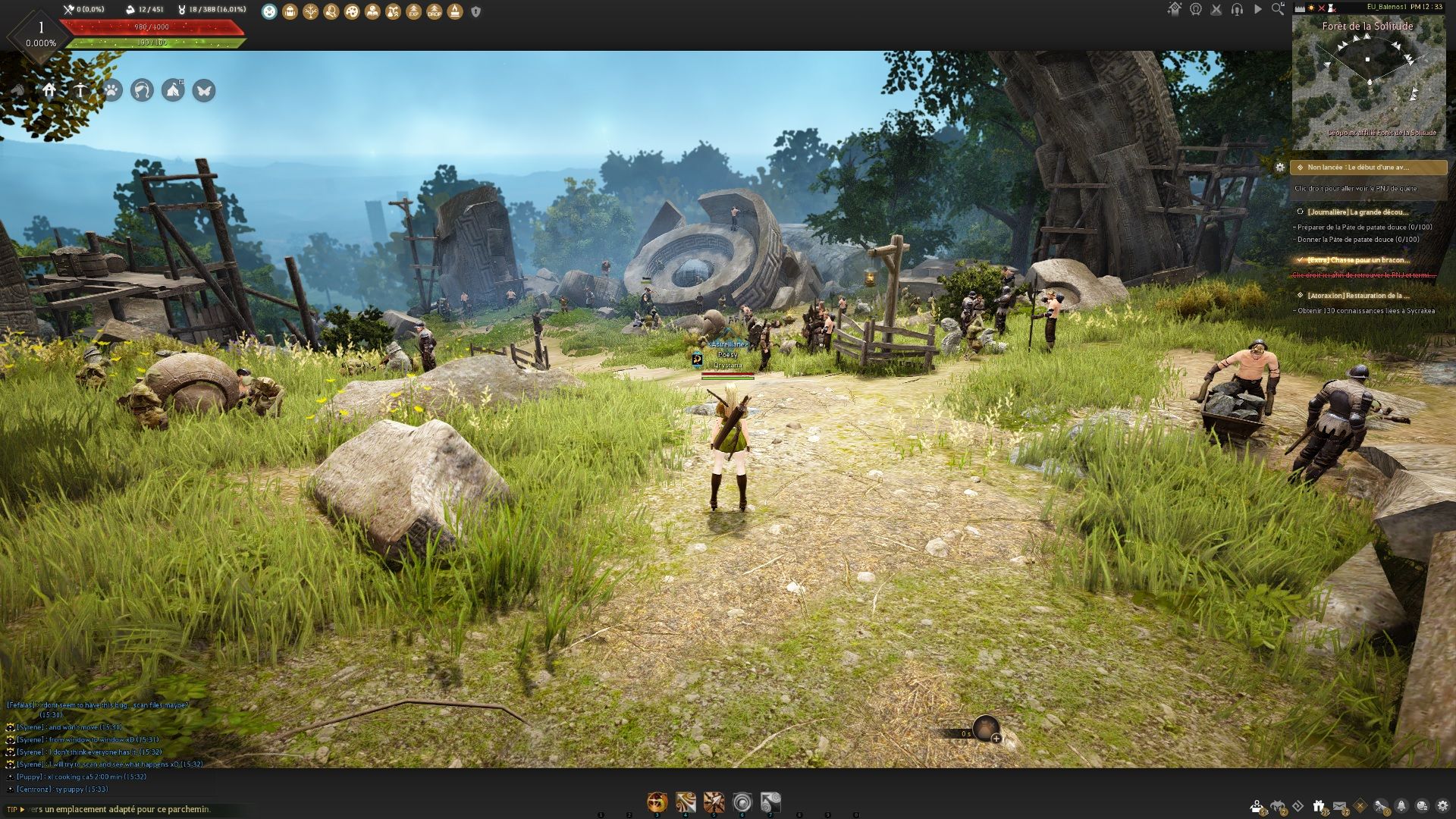
Task: Select the Atoraxion restoration quest entry
Action: click(1357, 296)
